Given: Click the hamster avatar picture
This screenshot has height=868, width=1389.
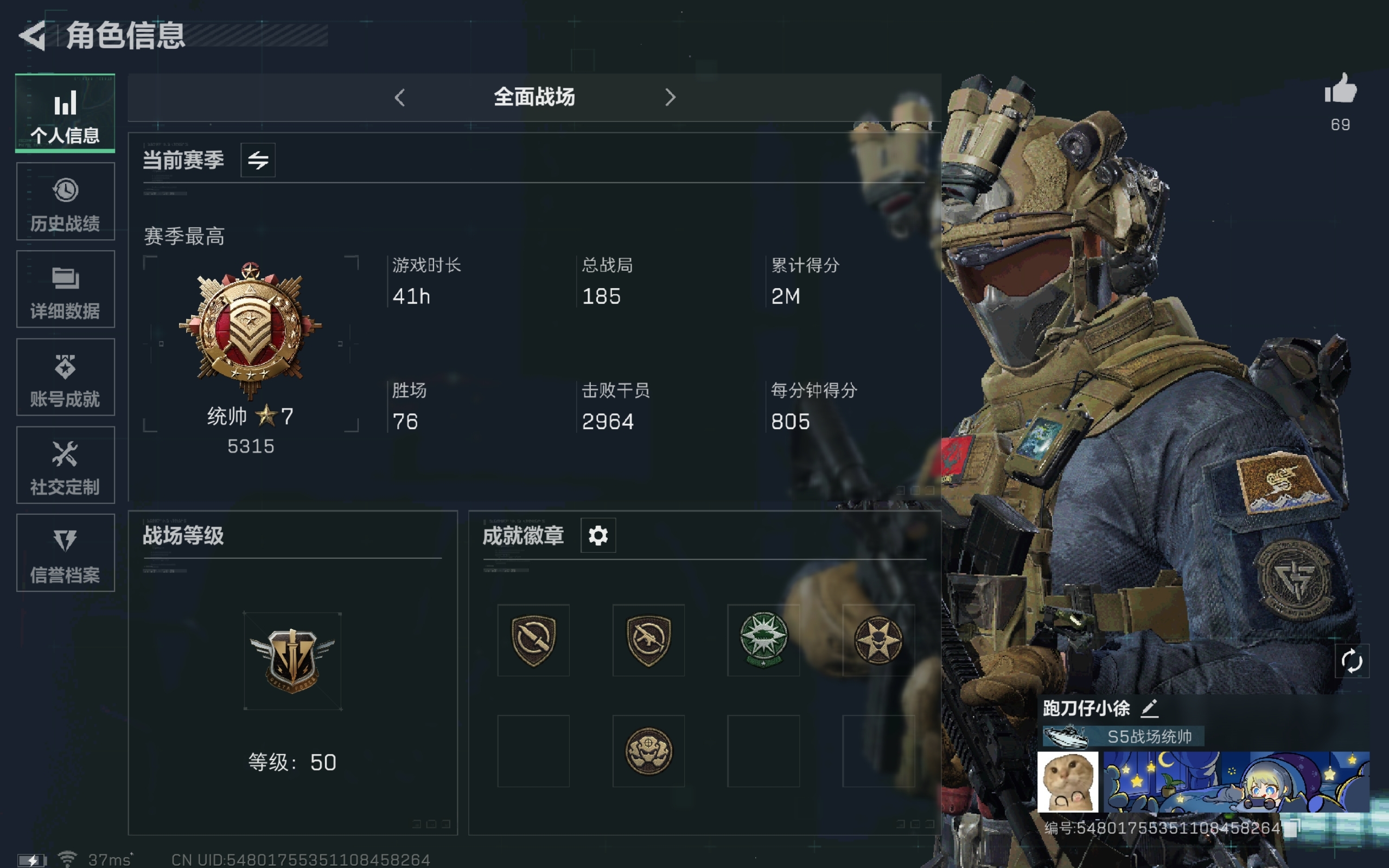Looking at the screenshot, I should (1068, 782).
